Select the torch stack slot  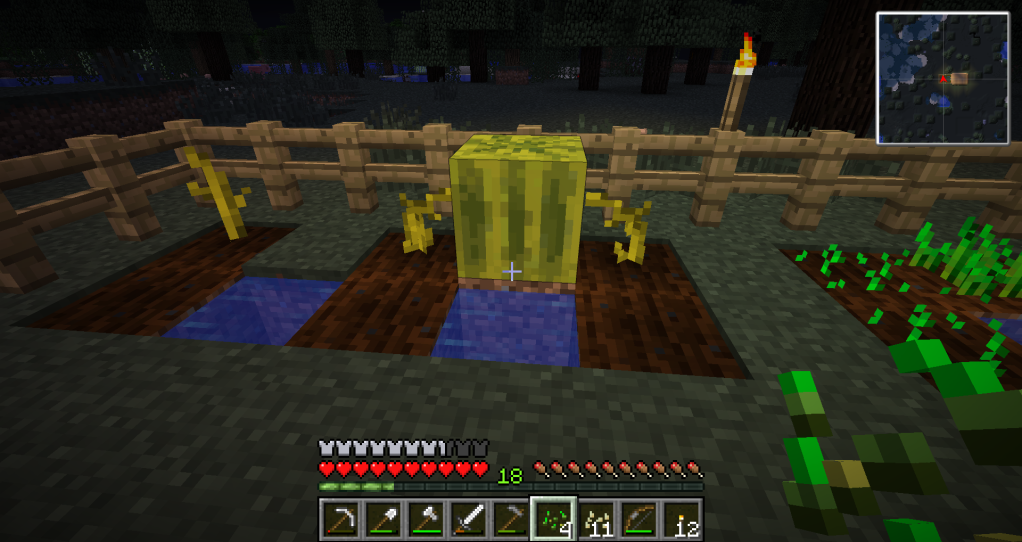click(x=680, y=518)
